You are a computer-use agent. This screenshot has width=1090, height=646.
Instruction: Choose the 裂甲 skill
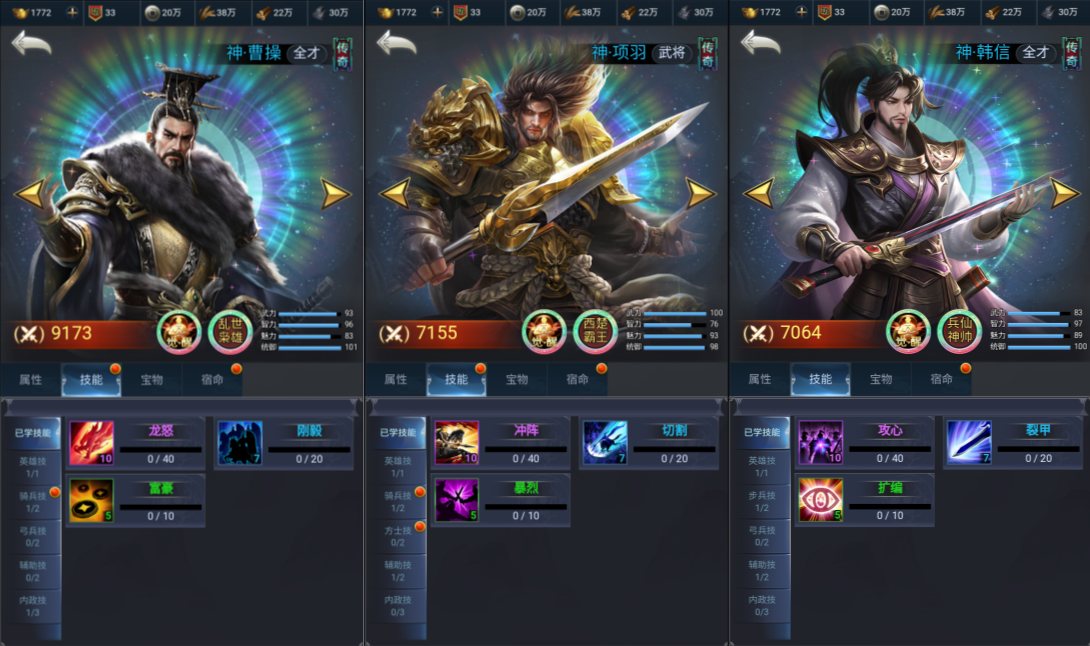[x=969, y=443]
